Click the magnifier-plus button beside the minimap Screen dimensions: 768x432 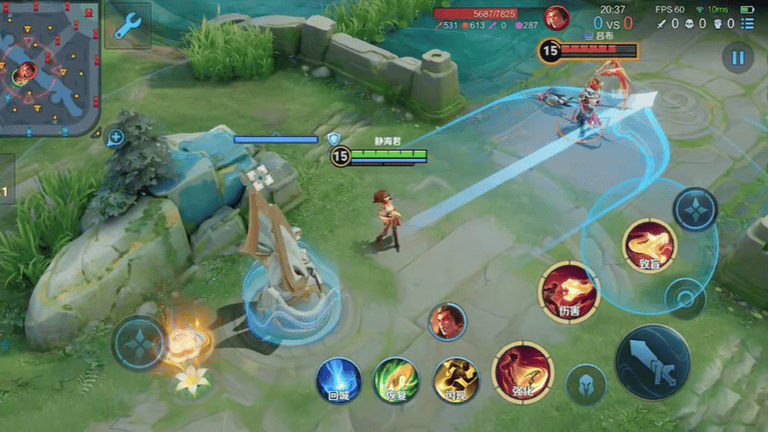point(116,137)
